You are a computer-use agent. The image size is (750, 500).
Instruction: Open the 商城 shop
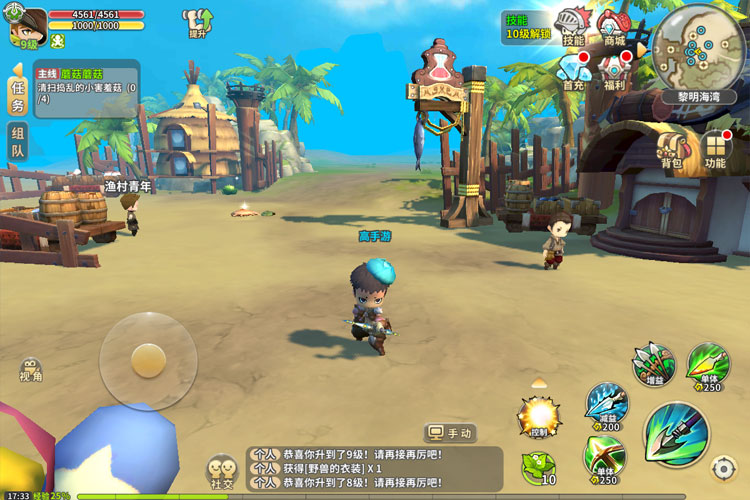pyautogui.click(x=613, y=27)
